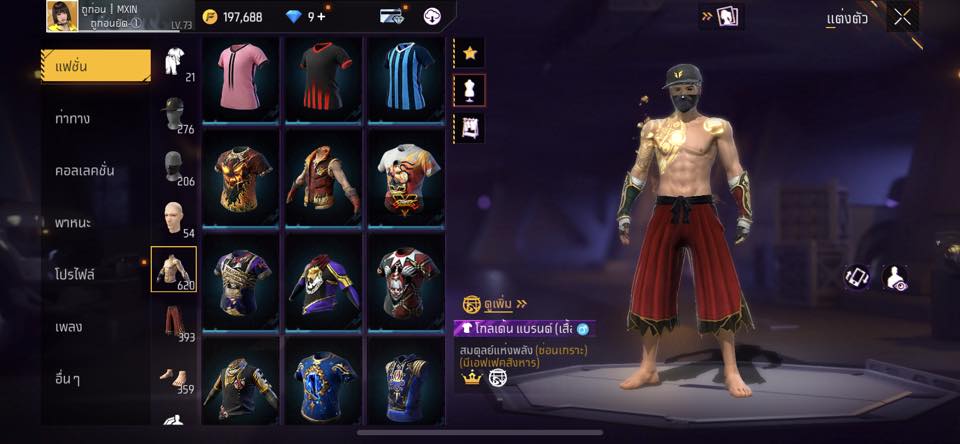Select the blue striped jersey
The width and height of the screenshot is (960, 444).
point(407,79)
